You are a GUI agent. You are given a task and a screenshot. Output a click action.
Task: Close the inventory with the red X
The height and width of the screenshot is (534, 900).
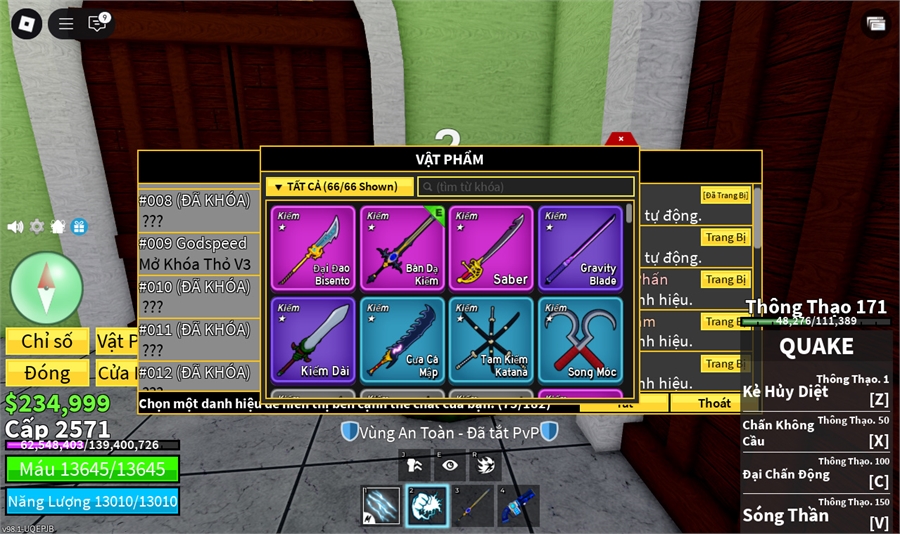coord(621,139)
